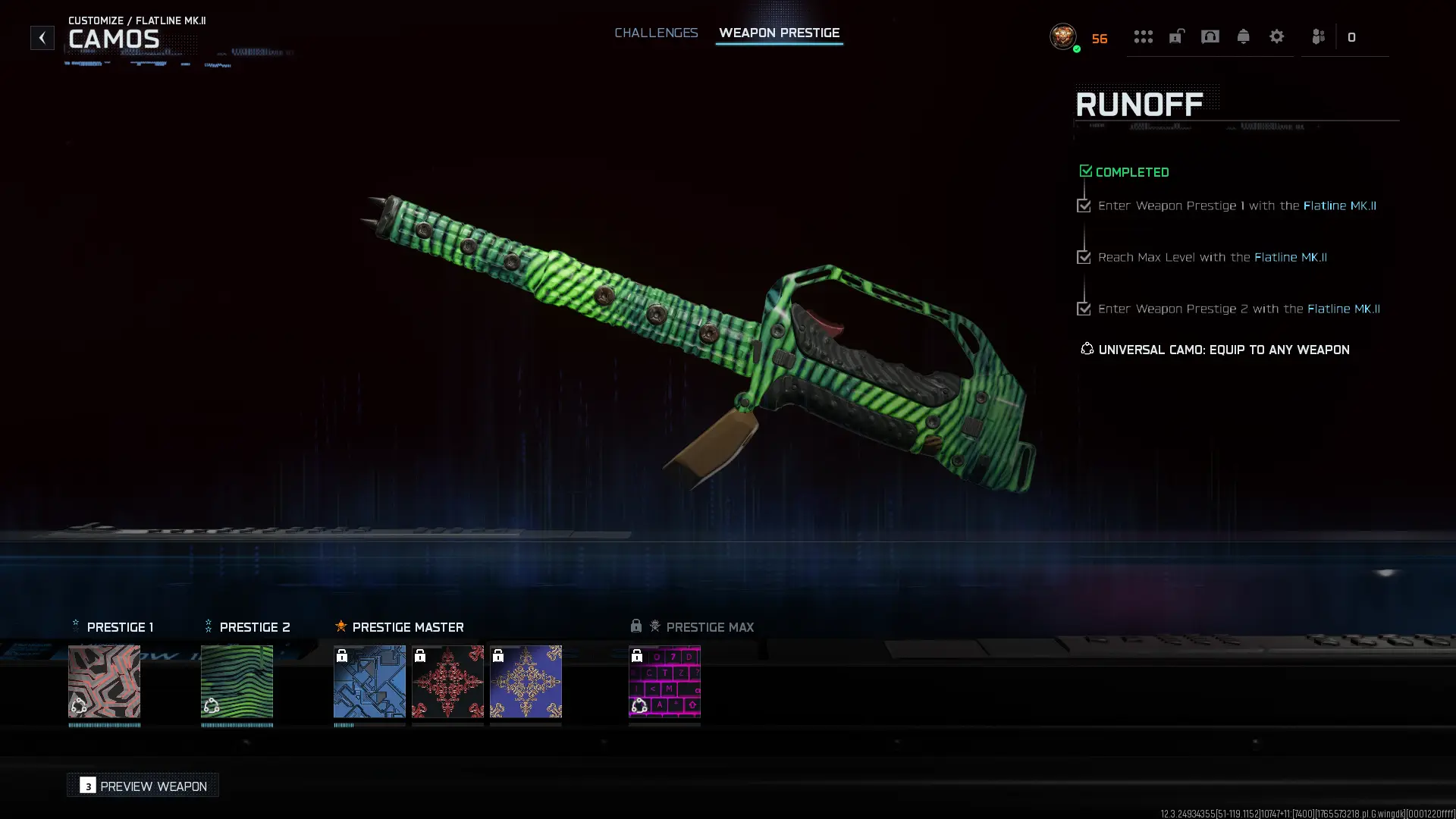Screen dimensions: 1456x819
Task: Click the back arrow to exit Camos
Action: 42,37
